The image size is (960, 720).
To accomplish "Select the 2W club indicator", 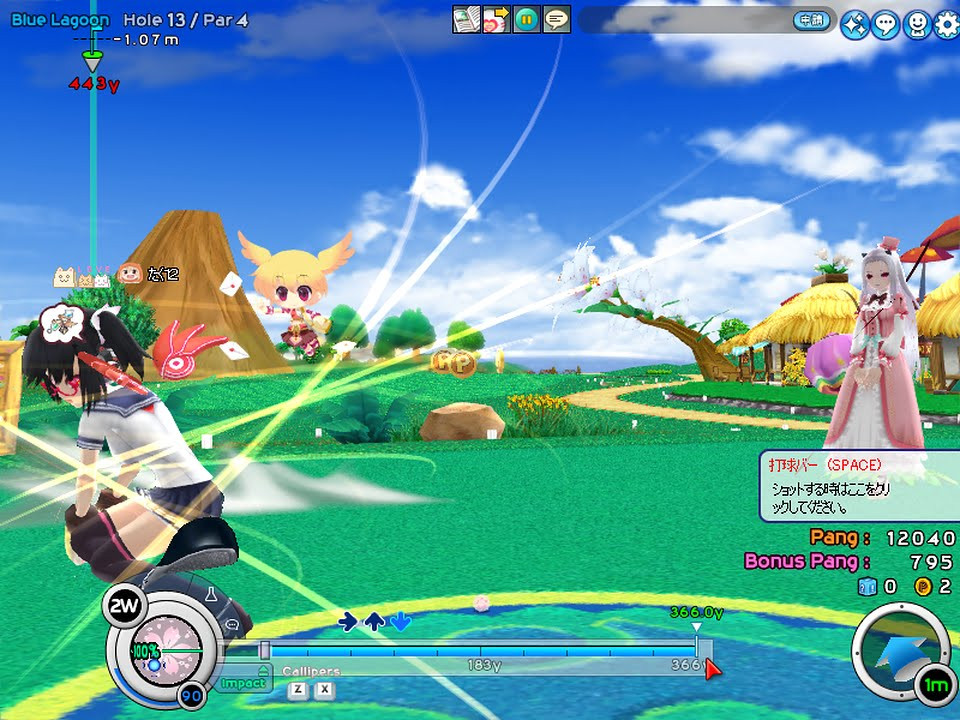I will (124, 604).
